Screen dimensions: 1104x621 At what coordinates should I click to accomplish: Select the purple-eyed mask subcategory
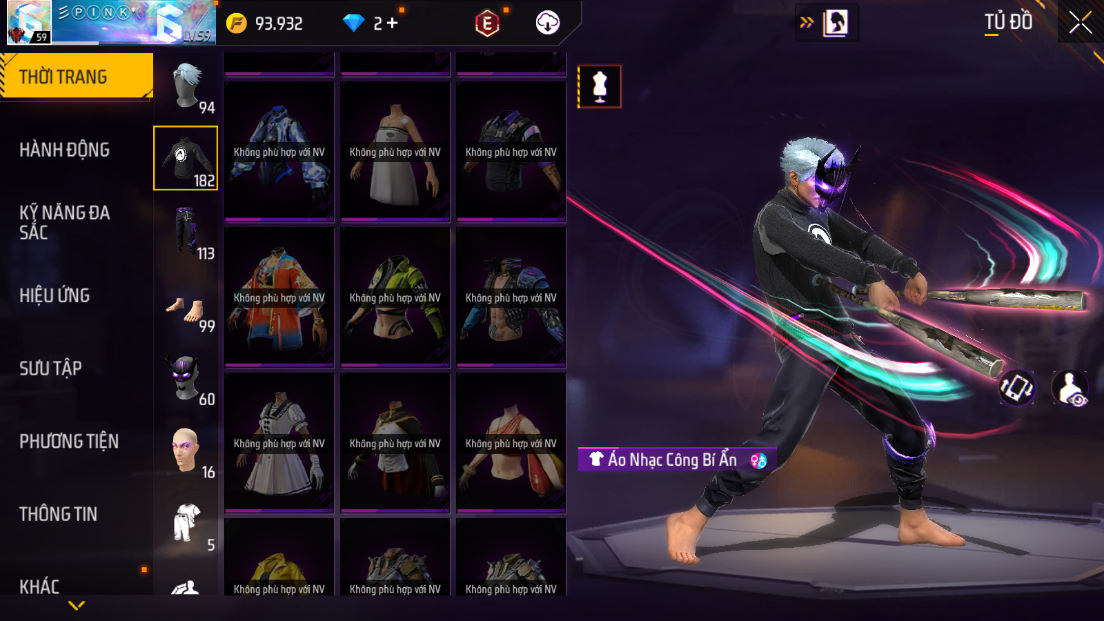pyautogui.click(x=185, y=378)
